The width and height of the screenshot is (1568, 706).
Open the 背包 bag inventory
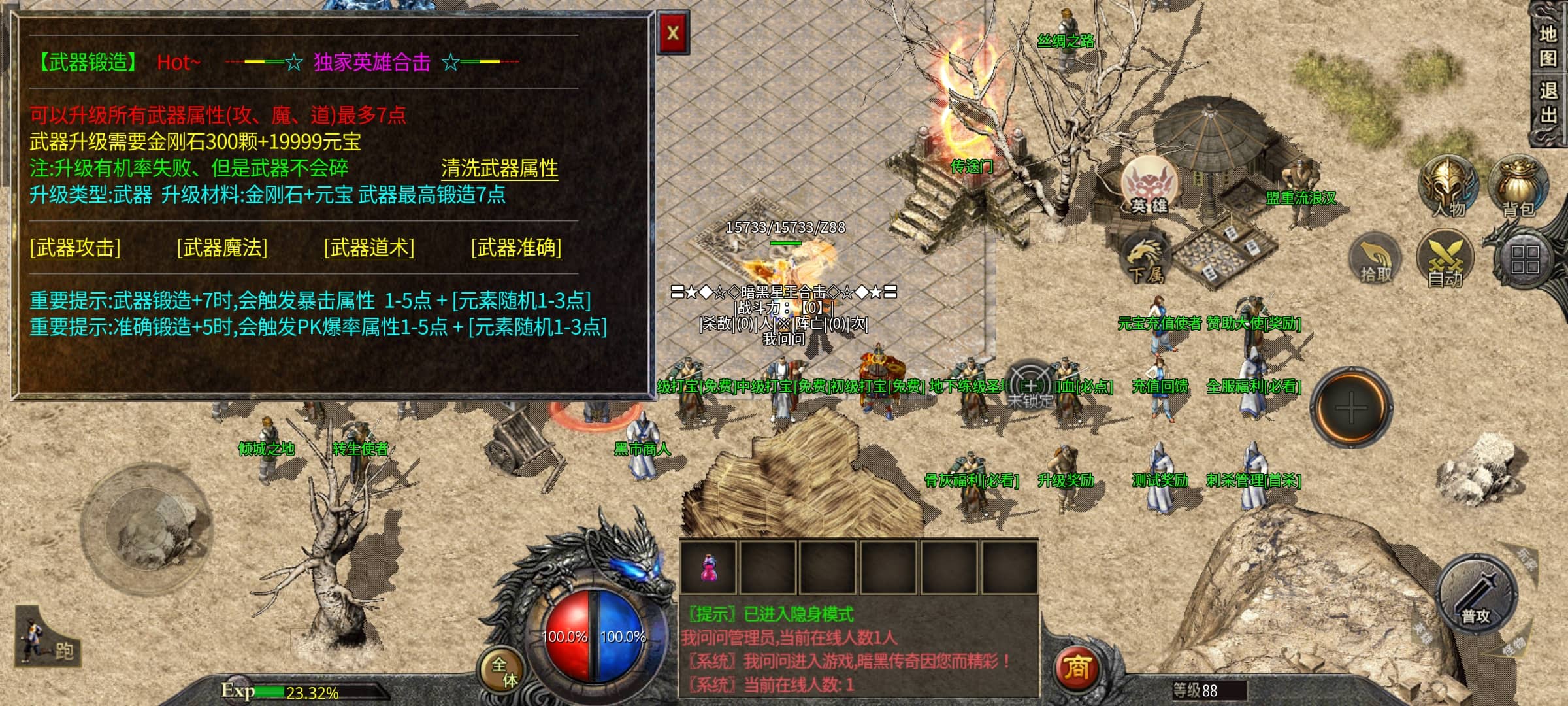pos(1518,187)
